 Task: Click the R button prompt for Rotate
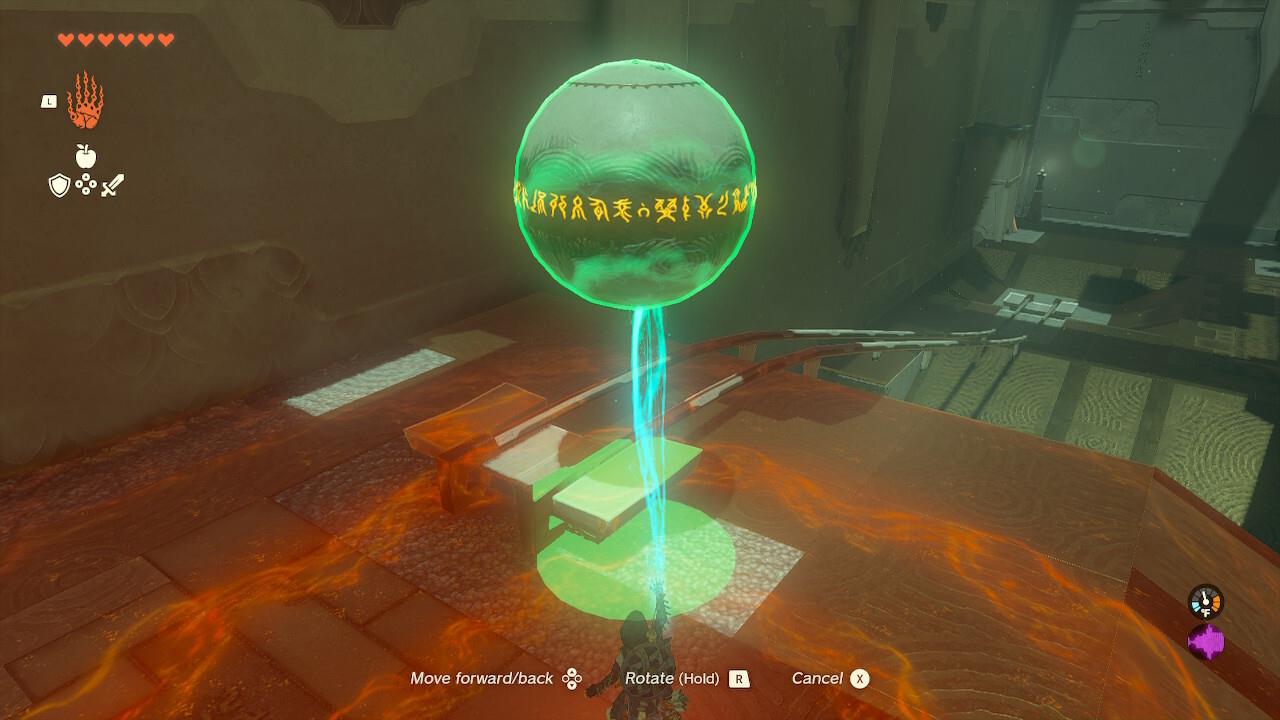pyautogui.click(x=737, y=678)
